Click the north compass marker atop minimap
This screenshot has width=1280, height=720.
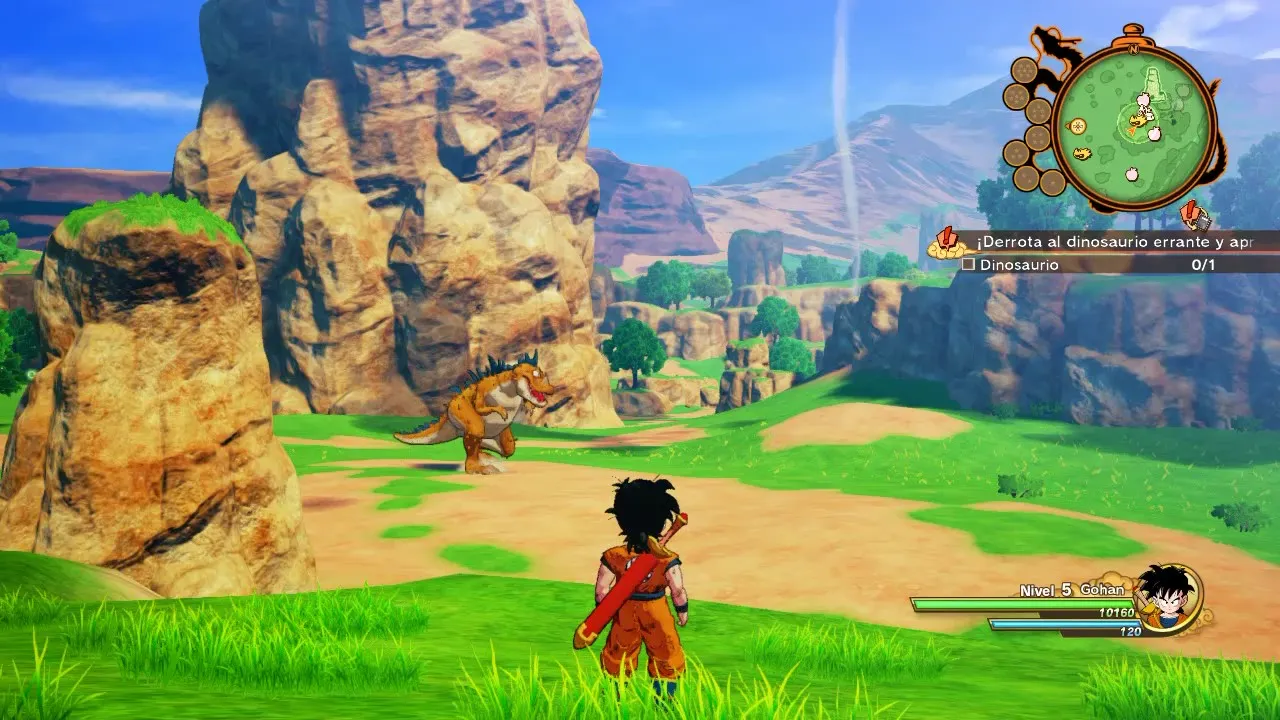pyautogui.click(x=1133, y=47)
